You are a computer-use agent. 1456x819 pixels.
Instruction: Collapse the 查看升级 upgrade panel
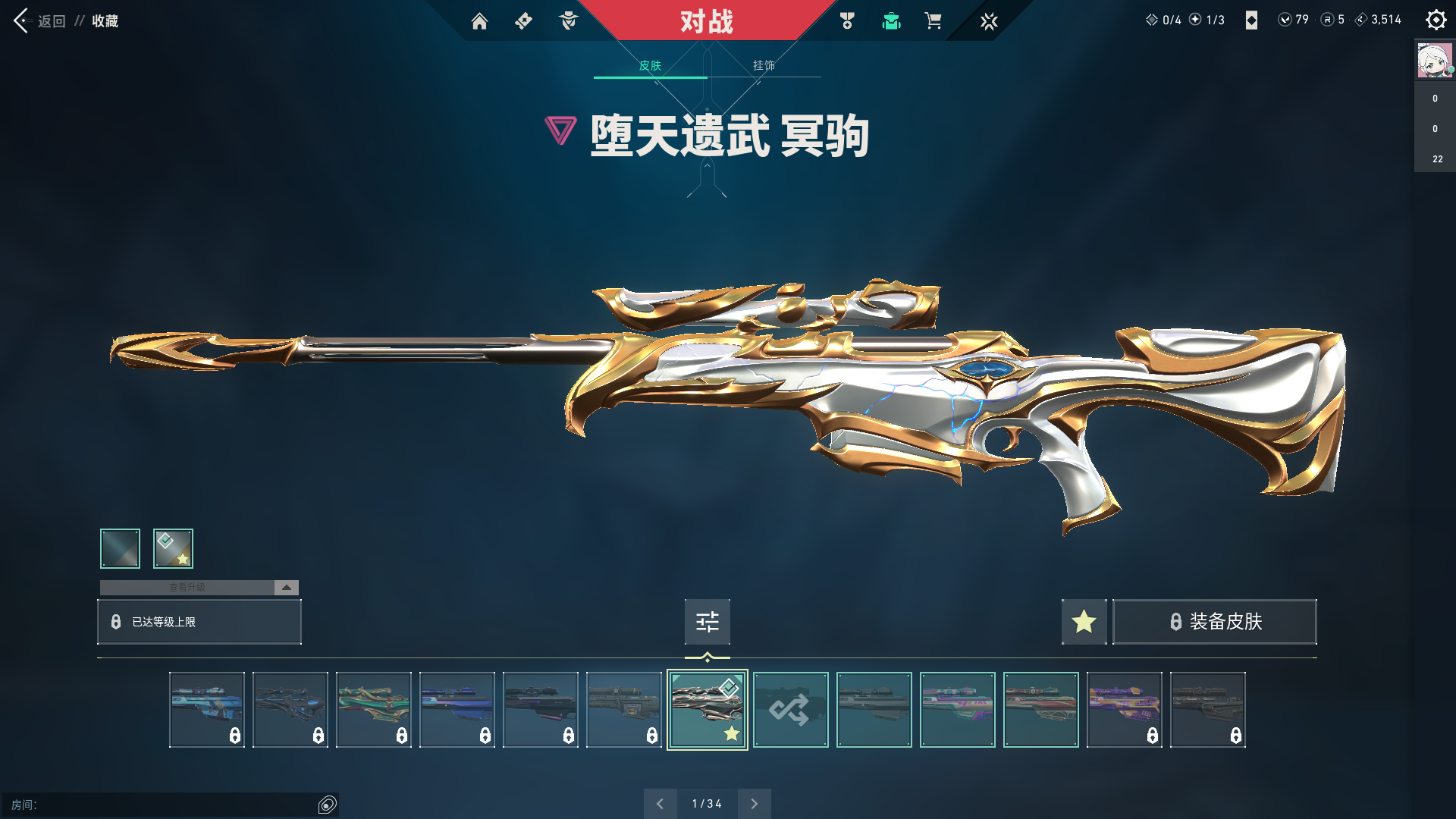[x=286, y=587]
